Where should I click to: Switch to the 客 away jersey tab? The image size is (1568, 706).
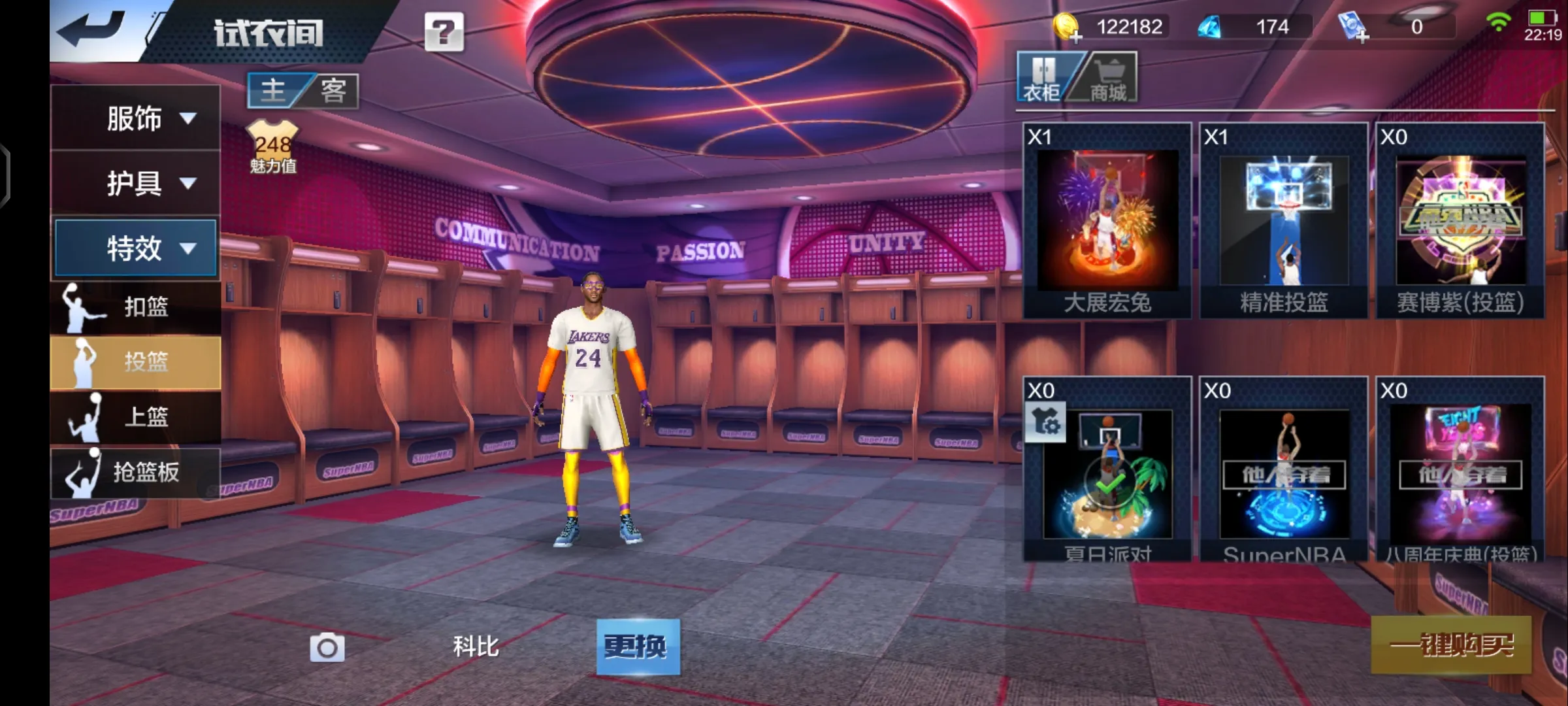pyautogui.click(x=333, y=90)
